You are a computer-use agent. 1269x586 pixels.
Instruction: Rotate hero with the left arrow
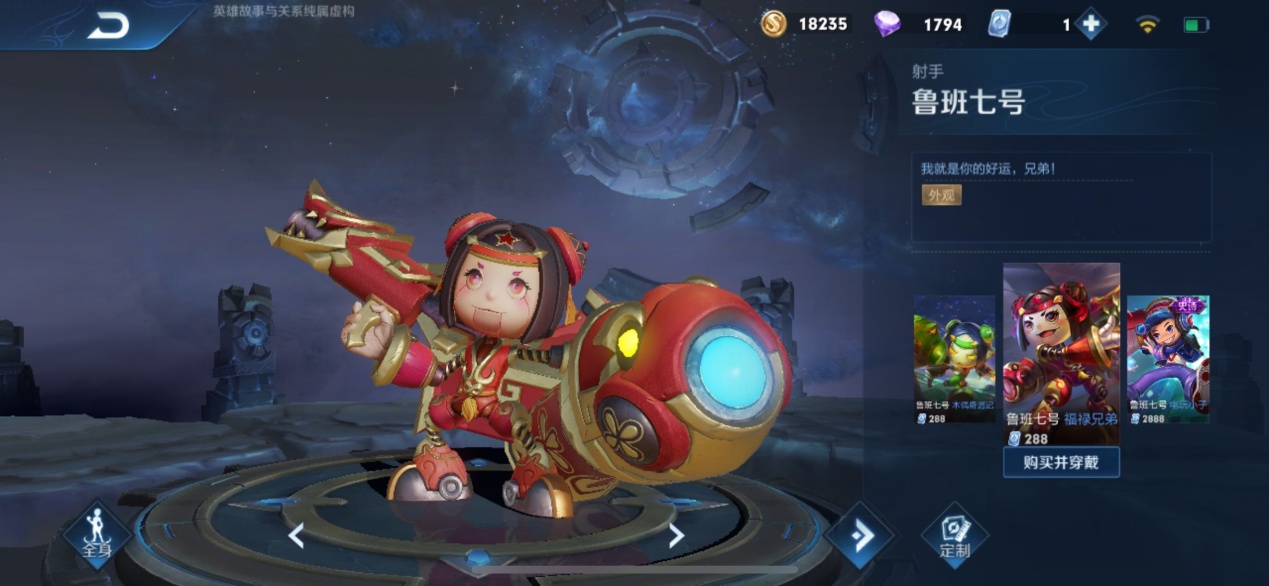click(296, 536)
